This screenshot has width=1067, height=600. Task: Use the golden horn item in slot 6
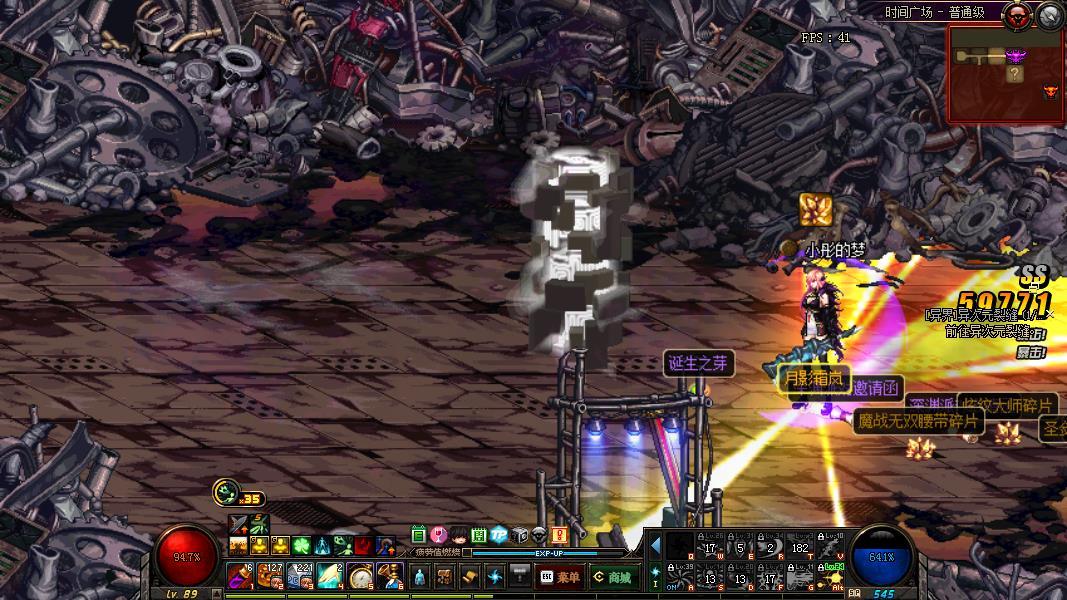point(390,576)
